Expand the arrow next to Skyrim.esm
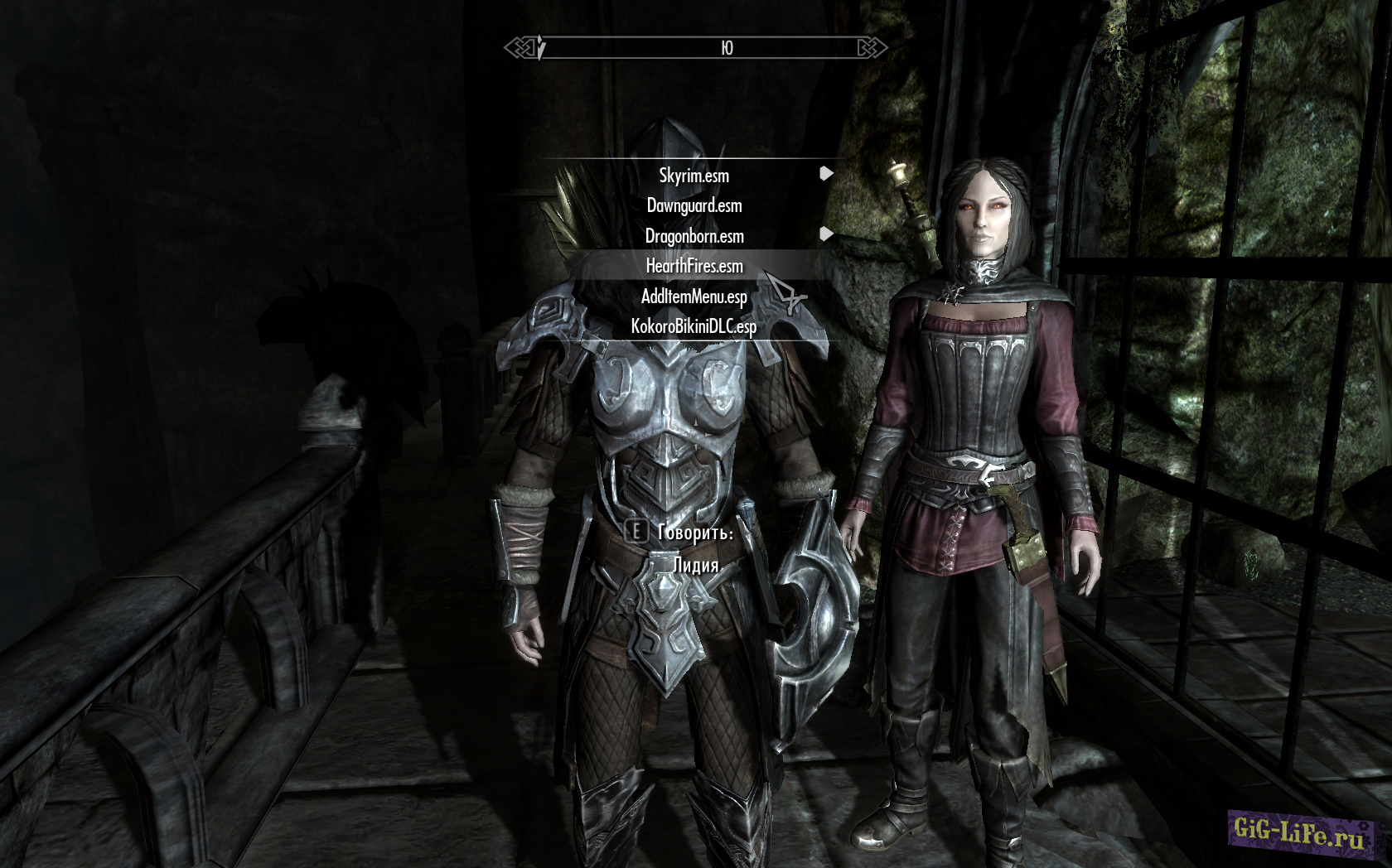 [826, 174]
